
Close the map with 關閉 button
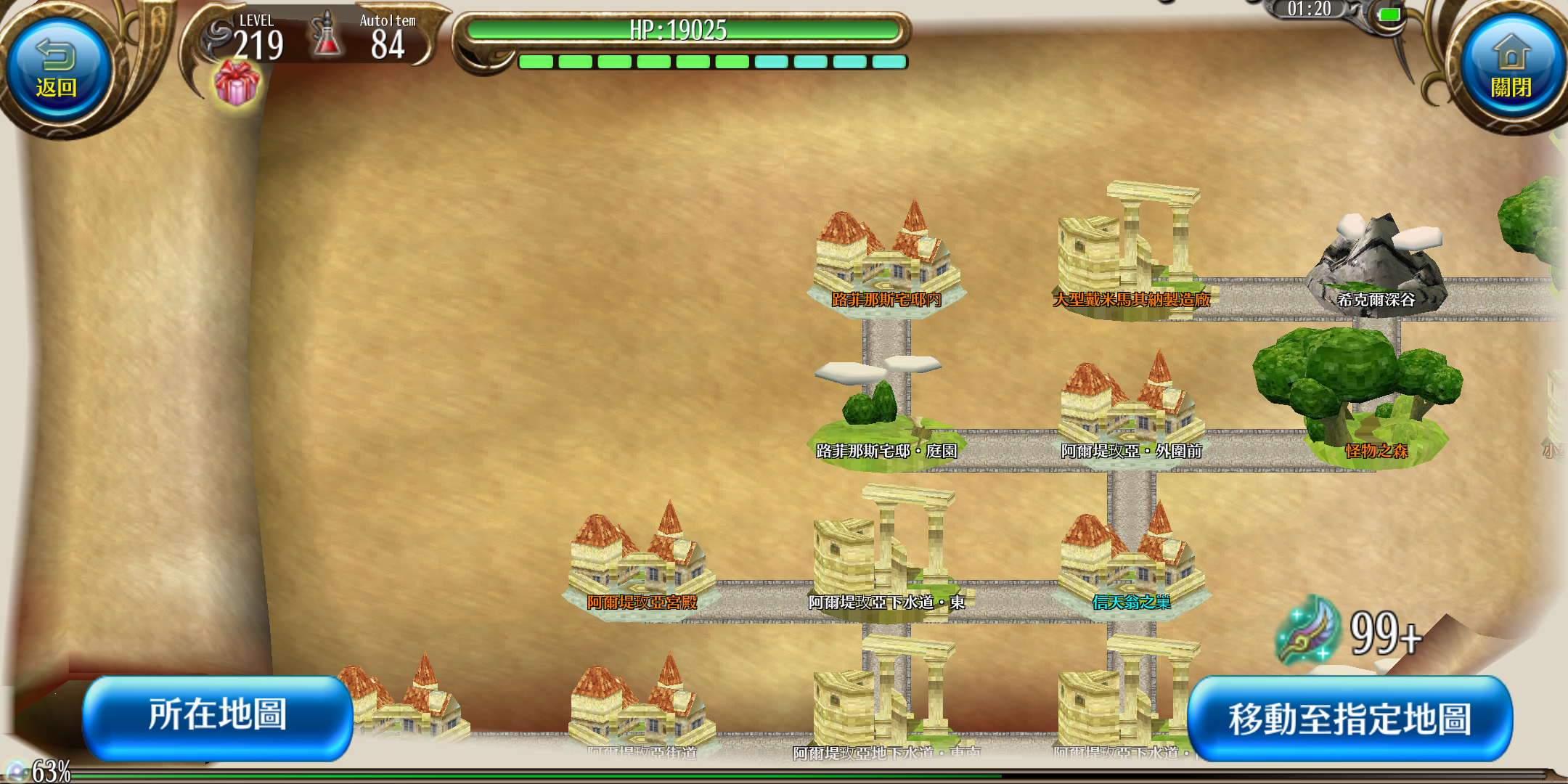1511,69
